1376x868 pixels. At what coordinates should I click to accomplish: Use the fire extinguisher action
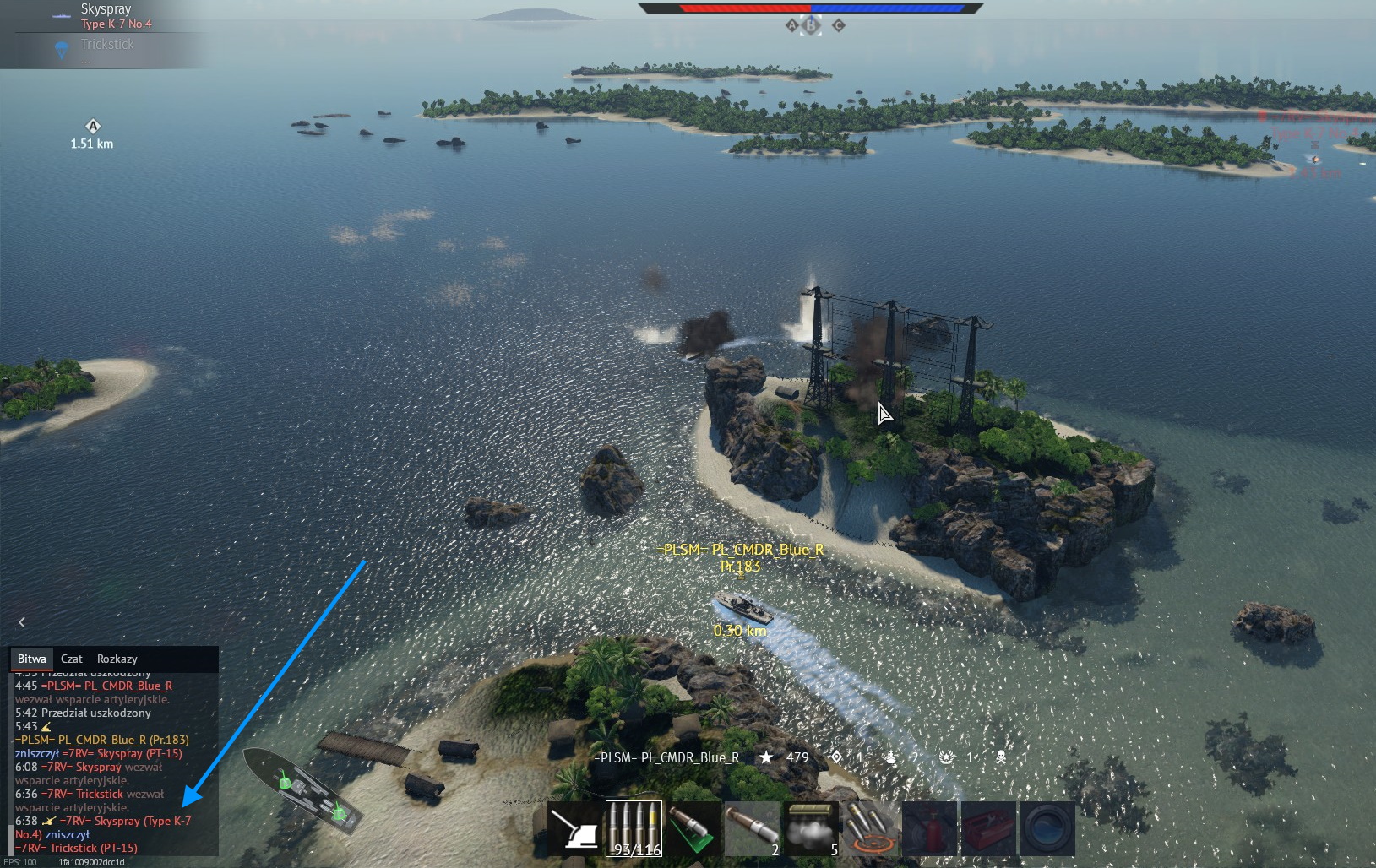tap(929, 829)
